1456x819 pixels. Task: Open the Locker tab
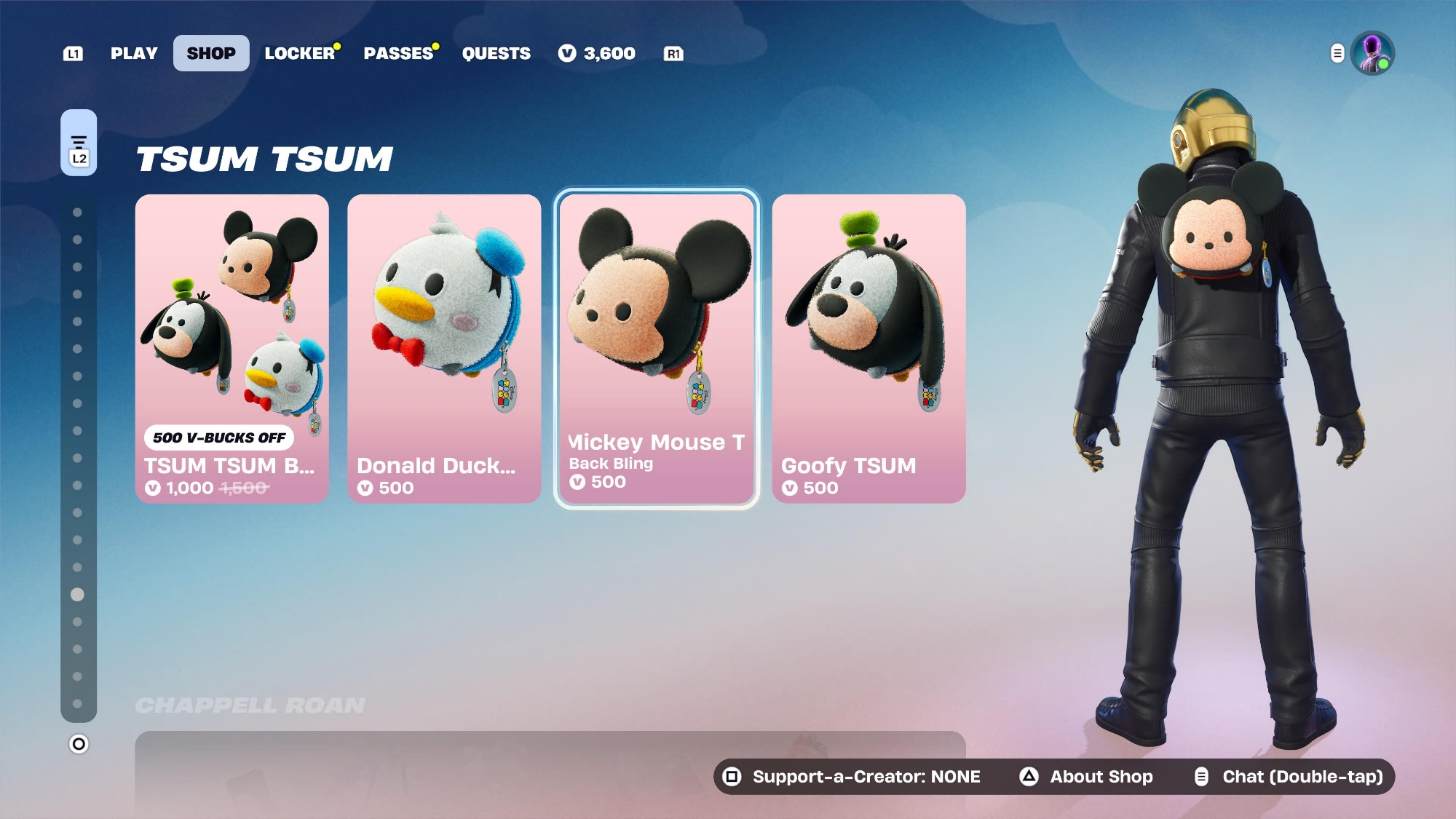coord(300,53)
